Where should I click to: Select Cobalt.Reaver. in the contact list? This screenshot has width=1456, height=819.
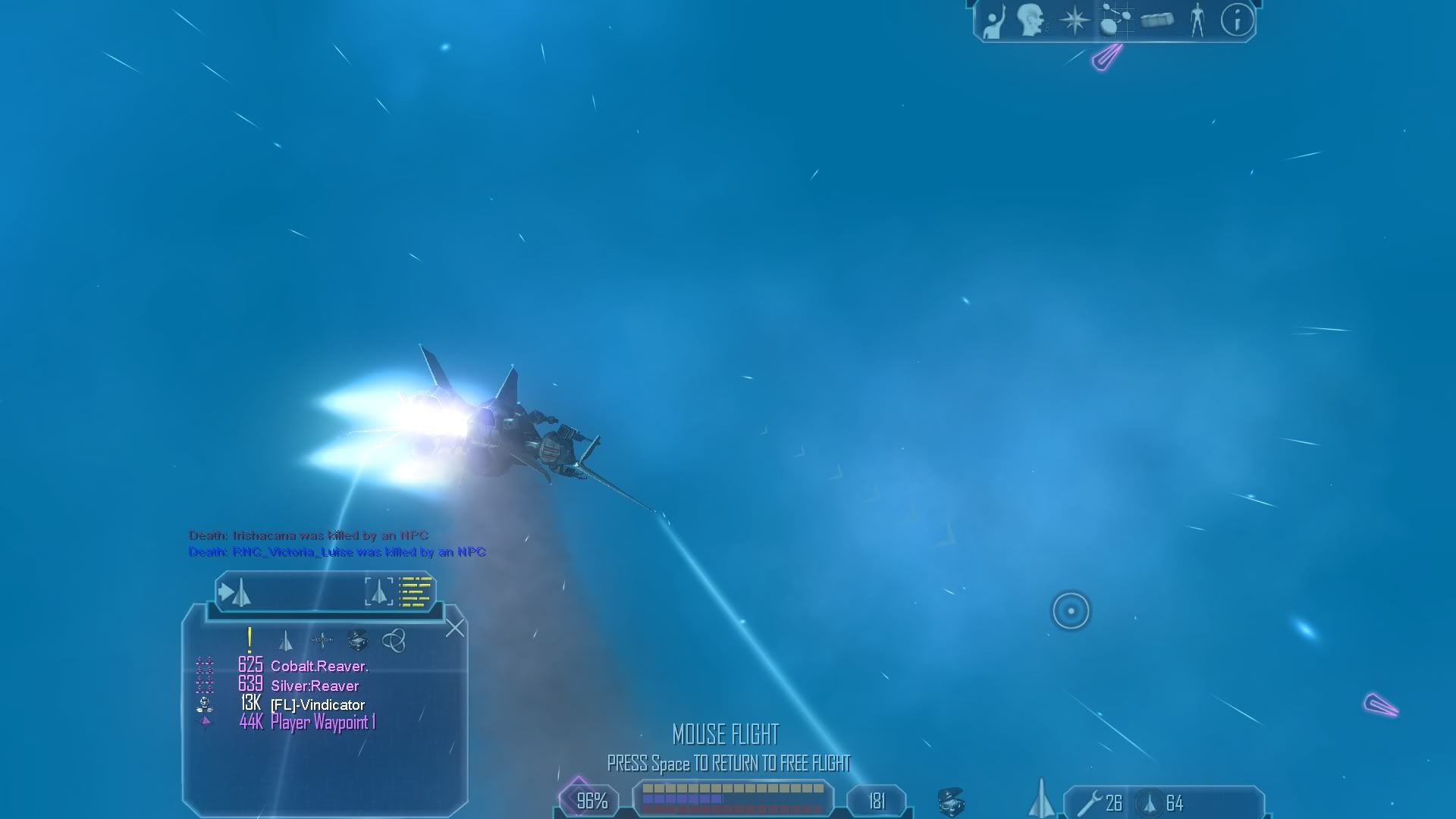pyautogui.click(x=319, y=667)
